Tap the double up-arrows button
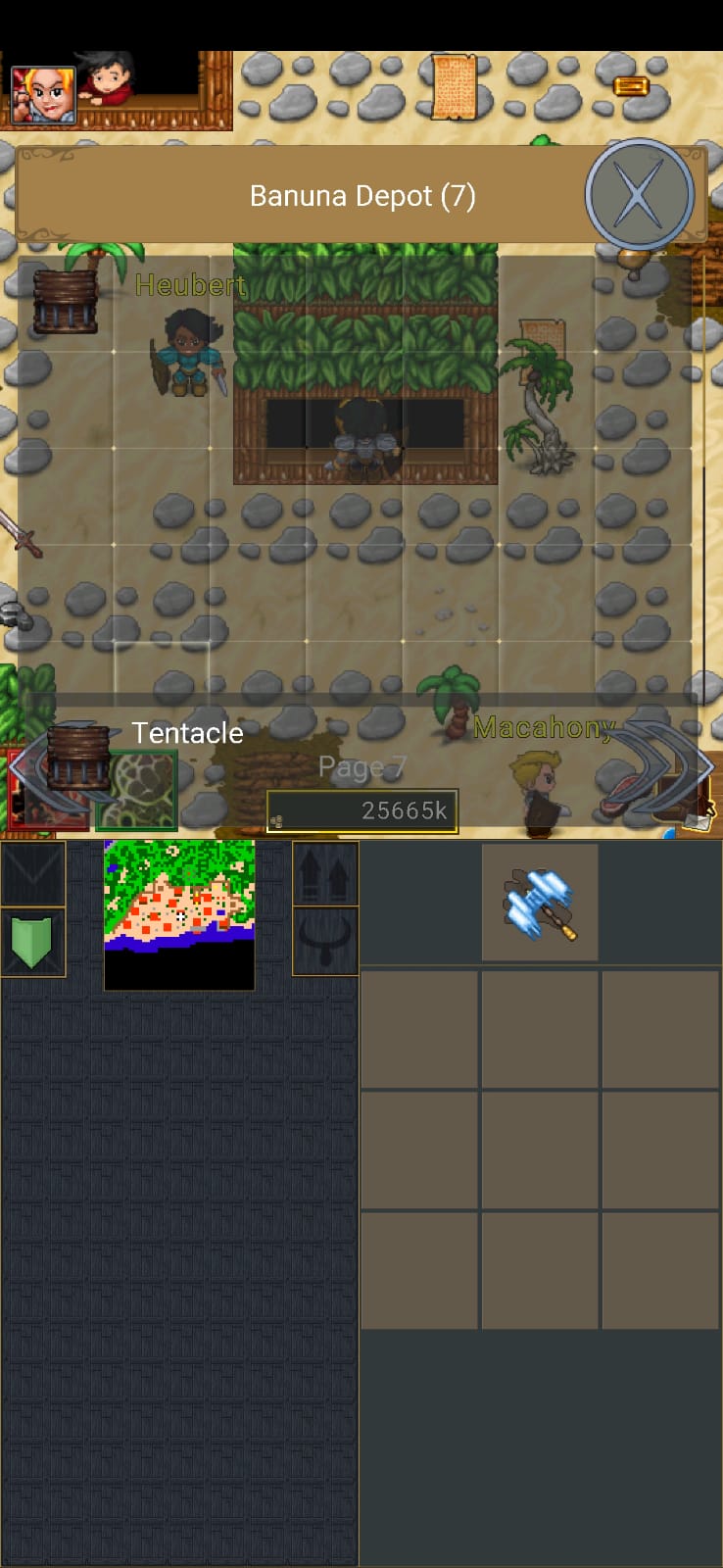 [x=325, y=873]
